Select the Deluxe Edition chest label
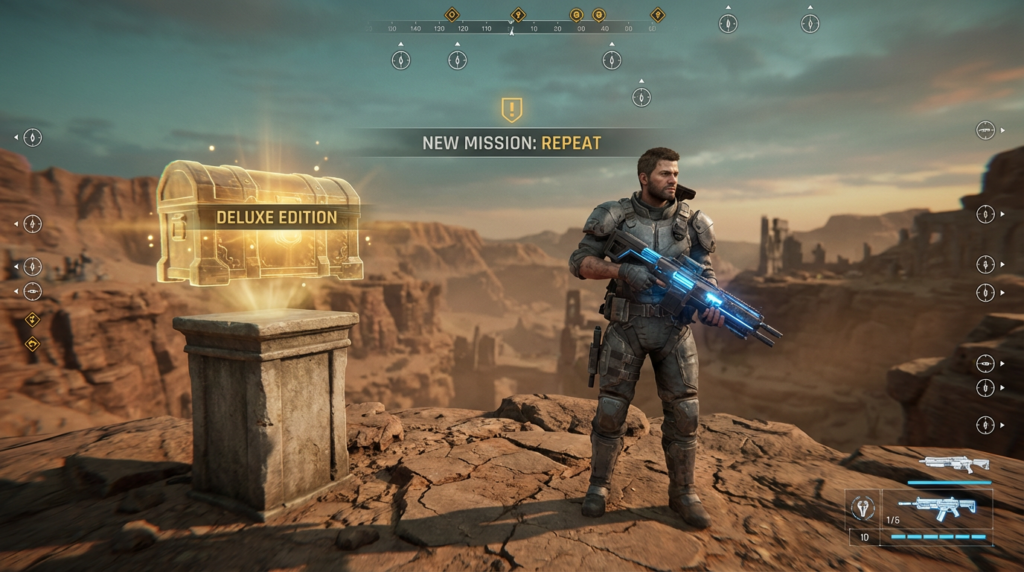The image size is (1024, 572). point(277,217)
